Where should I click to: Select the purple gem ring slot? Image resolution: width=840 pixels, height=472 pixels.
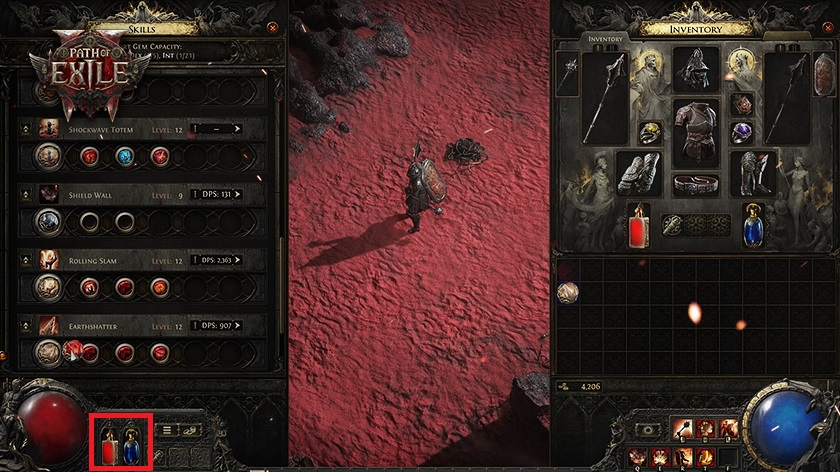pyautogui.click(x=742, y=132)
